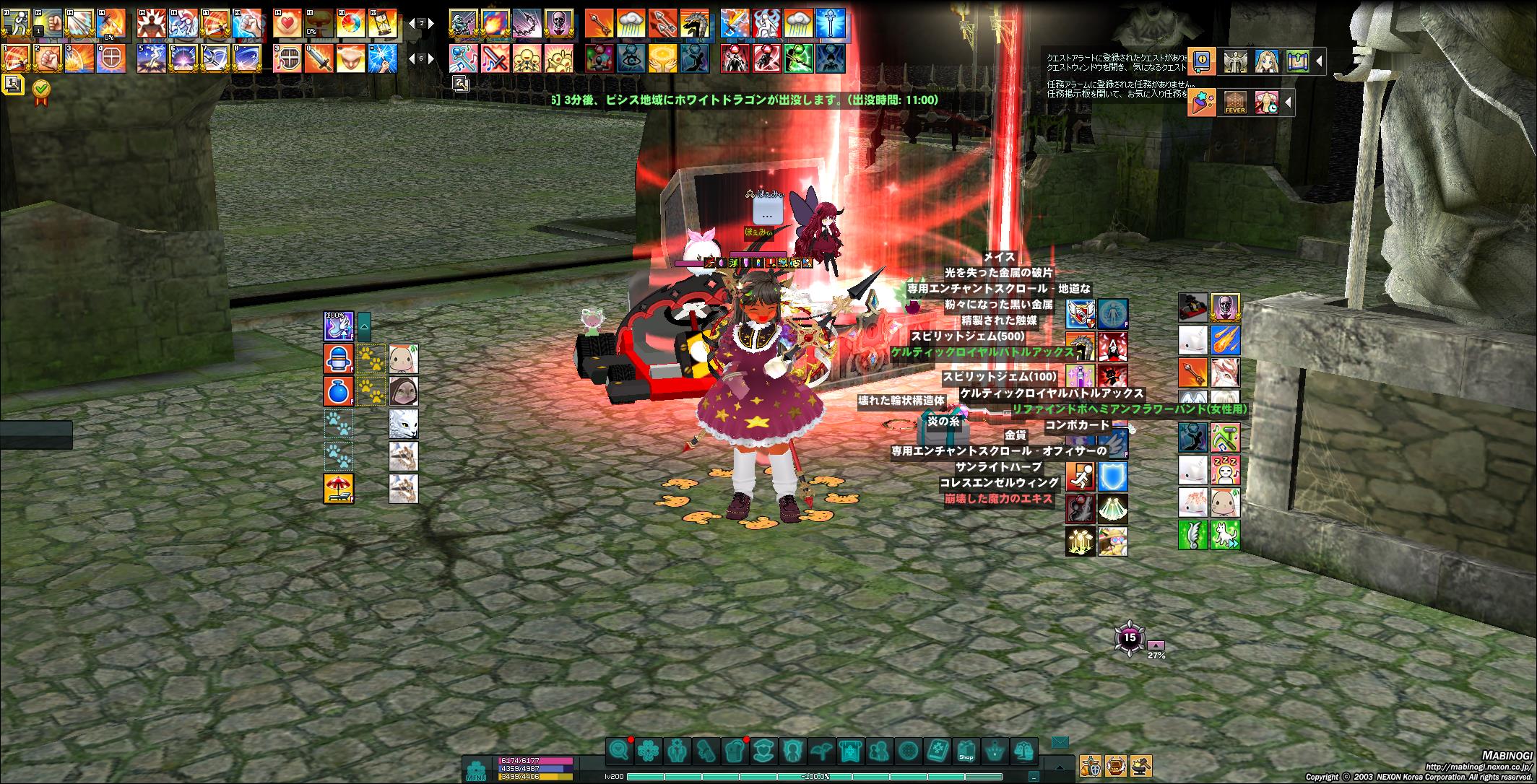Open the magnifier search menu icon

click(619, 752)
